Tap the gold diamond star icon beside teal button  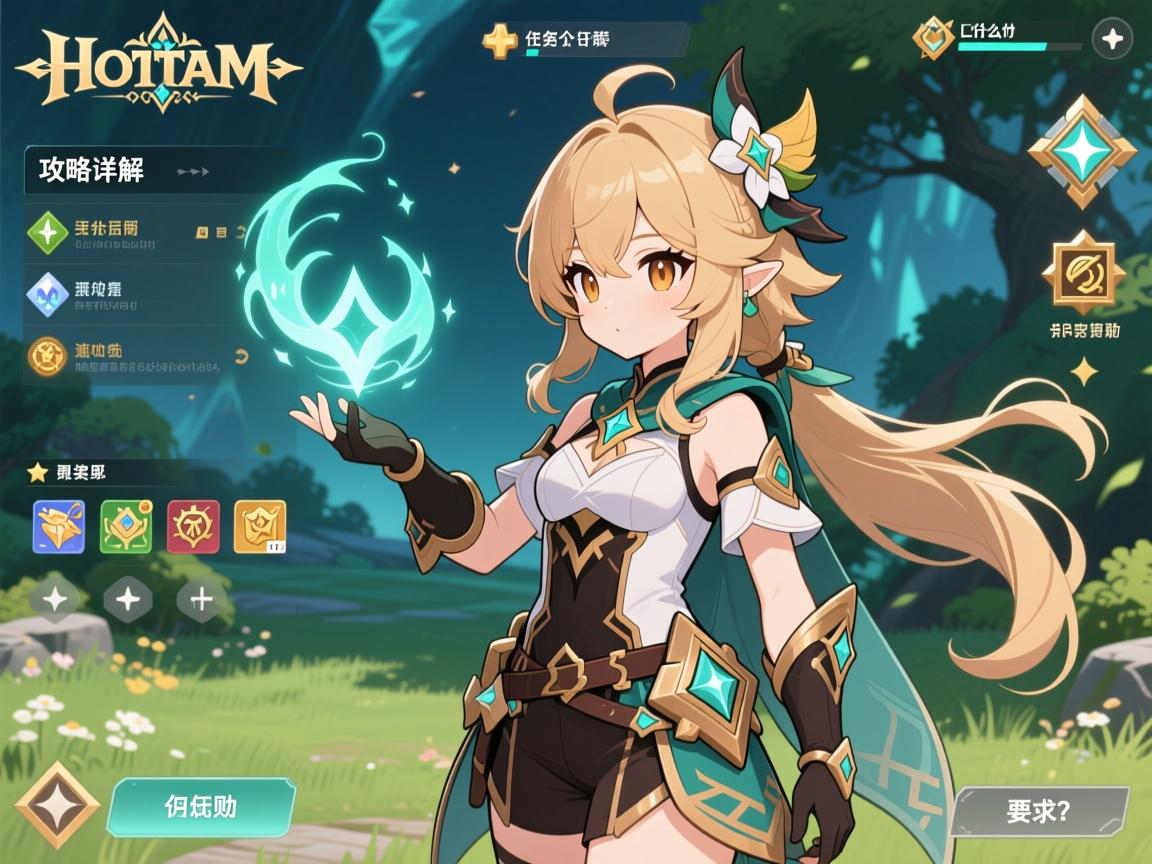(56, 806)
